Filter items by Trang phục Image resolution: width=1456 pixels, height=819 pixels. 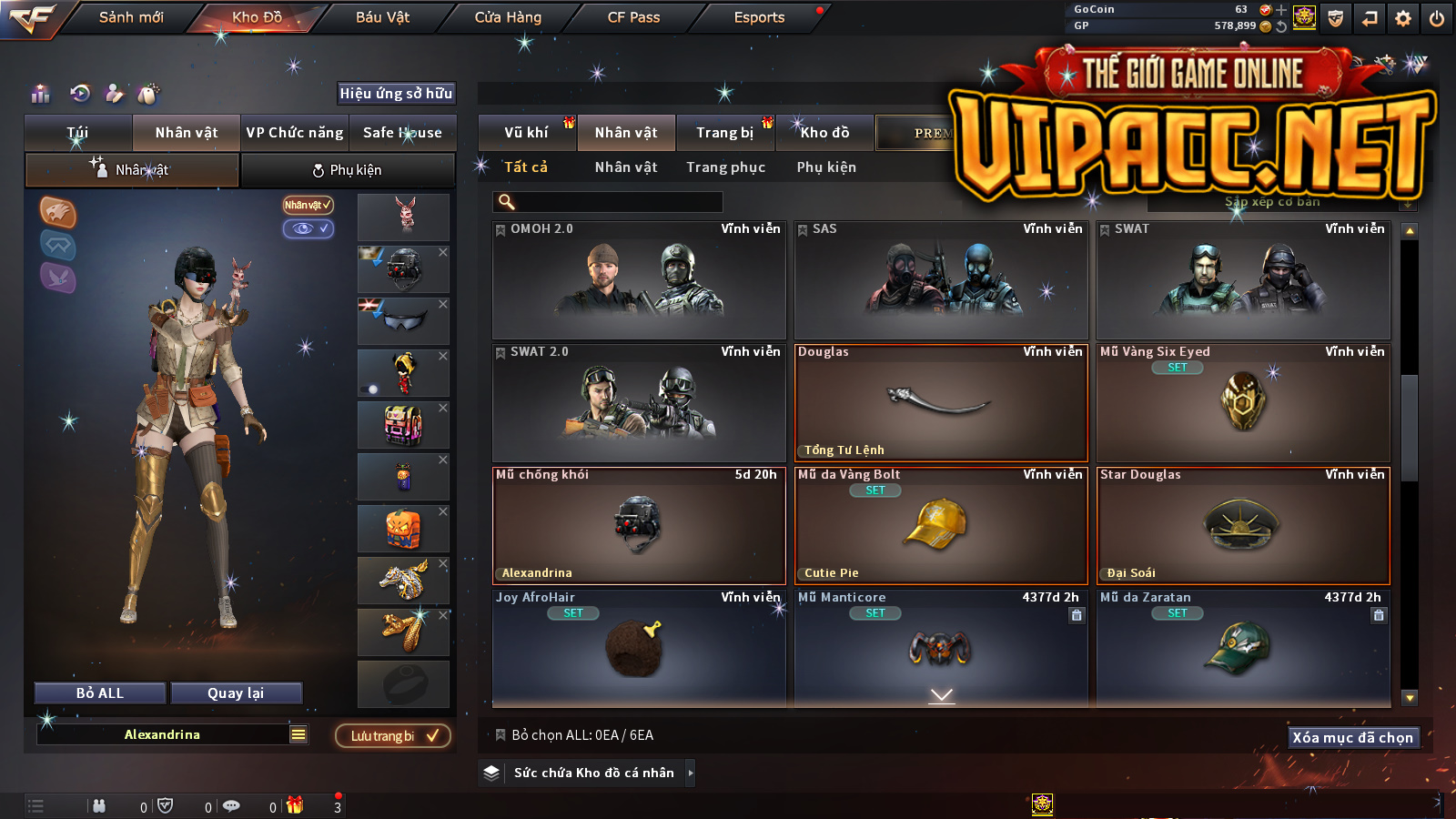coord(725,167)
